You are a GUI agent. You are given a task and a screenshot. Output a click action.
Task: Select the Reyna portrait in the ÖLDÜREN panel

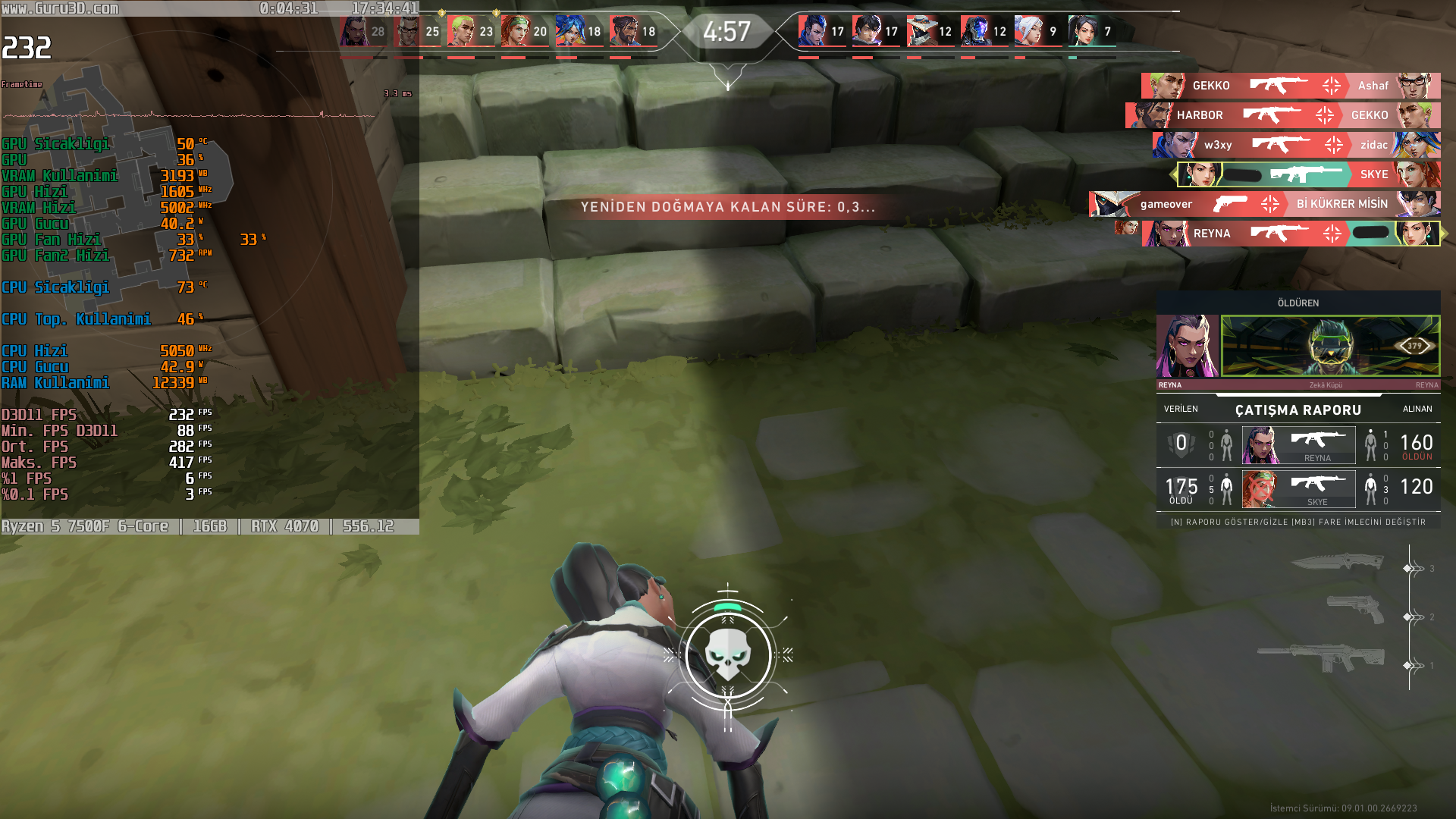(x=1187, y=346)
